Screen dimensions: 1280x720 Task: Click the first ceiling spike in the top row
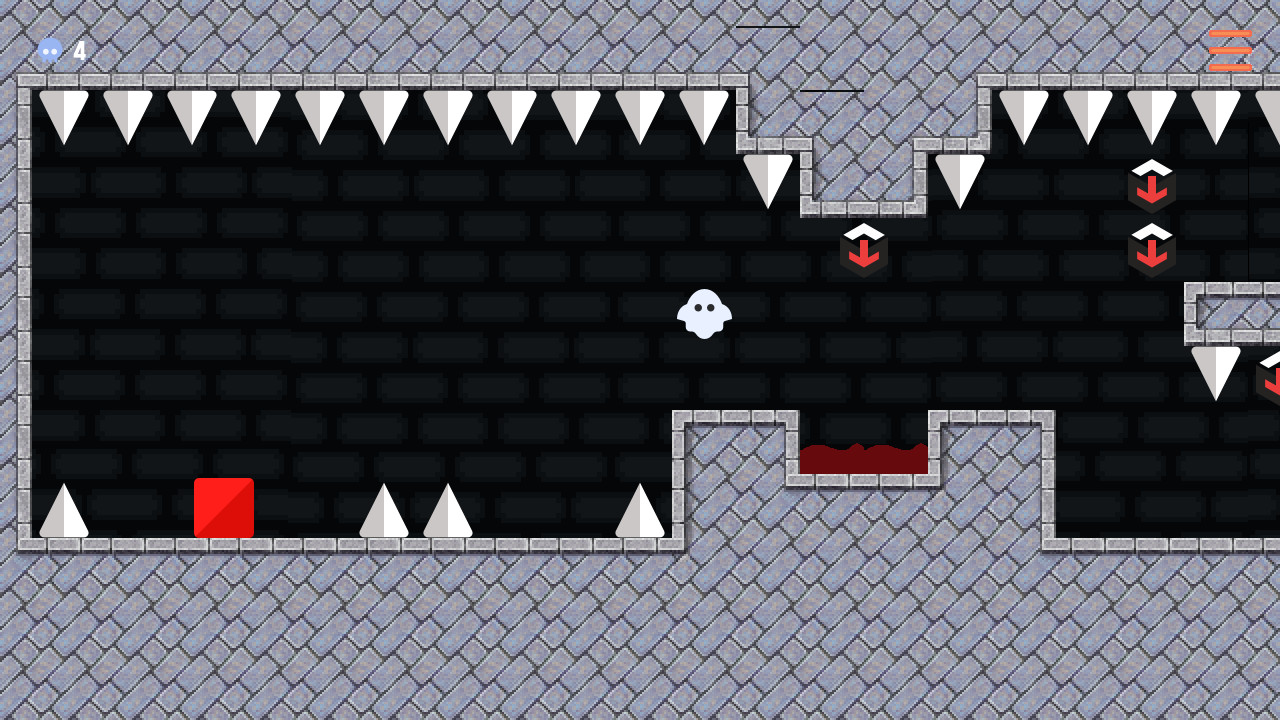[64, 110]
